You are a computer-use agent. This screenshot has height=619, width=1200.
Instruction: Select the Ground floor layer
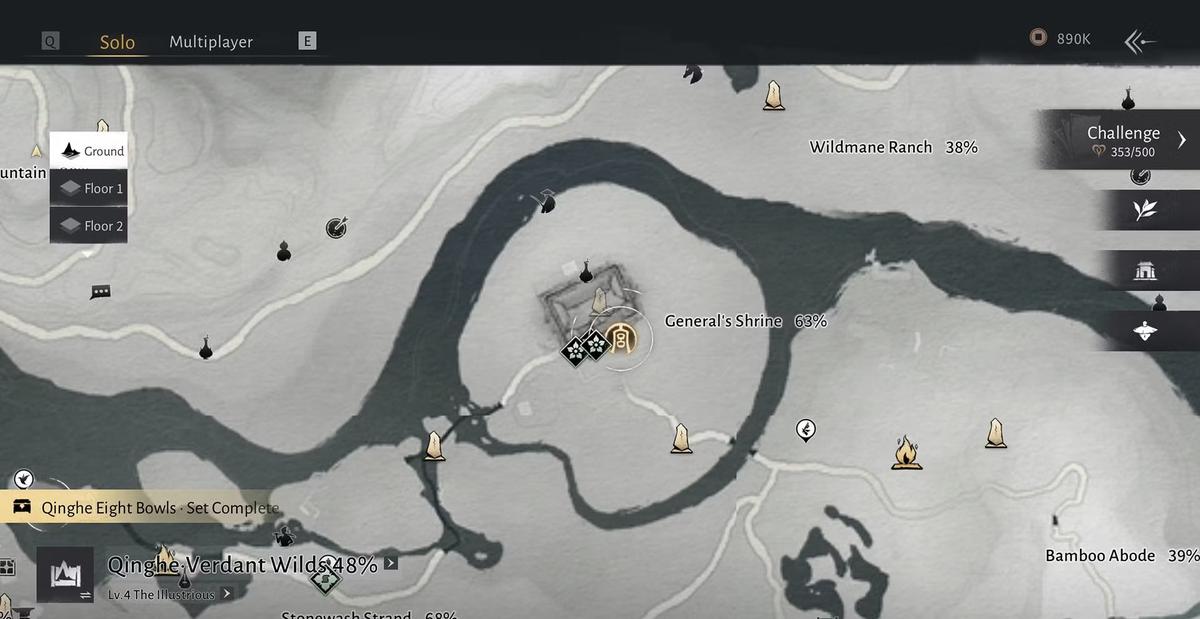(x=89, y=151)
